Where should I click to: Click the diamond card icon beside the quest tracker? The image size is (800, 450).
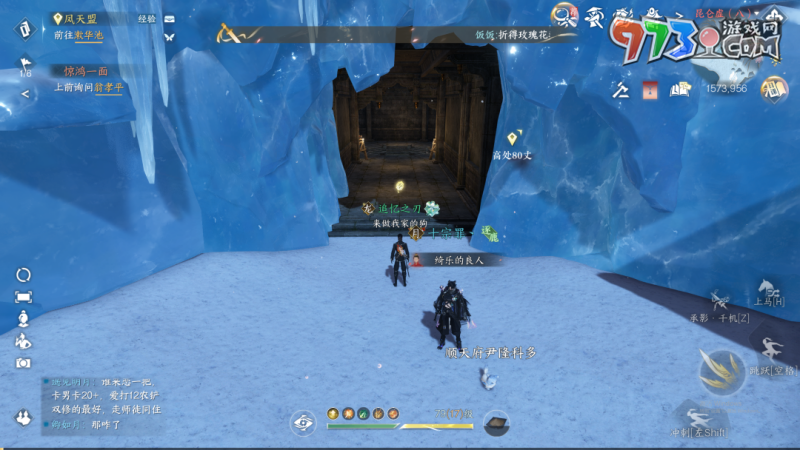[x=26, y=28]
